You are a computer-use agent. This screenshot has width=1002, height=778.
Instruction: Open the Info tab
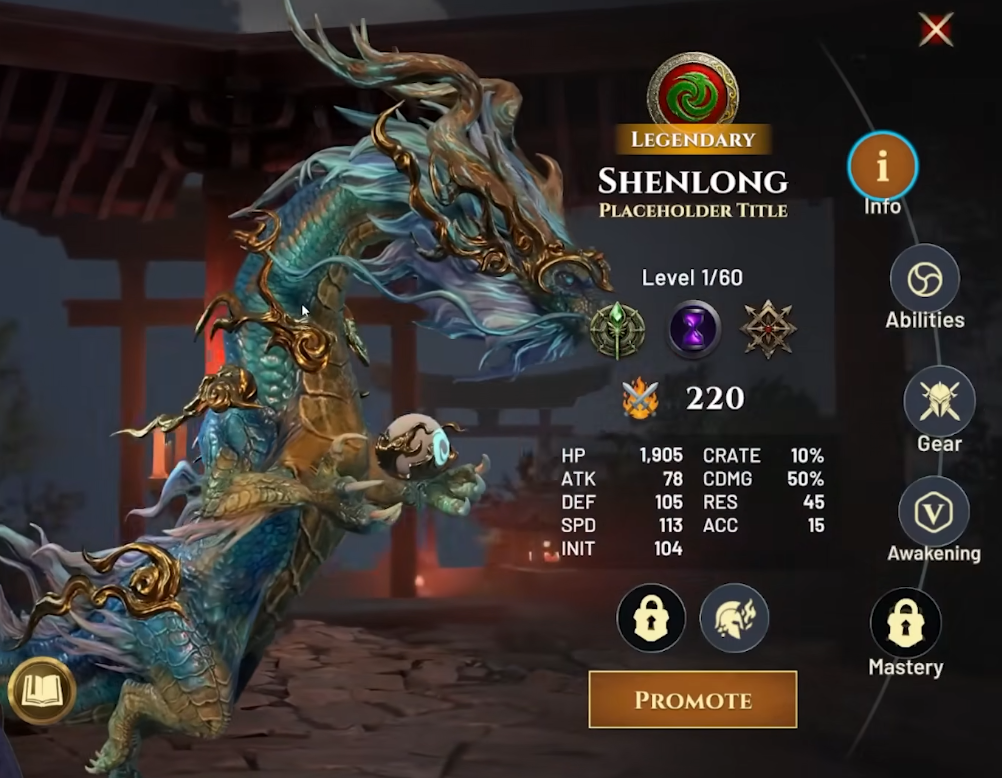882,167
